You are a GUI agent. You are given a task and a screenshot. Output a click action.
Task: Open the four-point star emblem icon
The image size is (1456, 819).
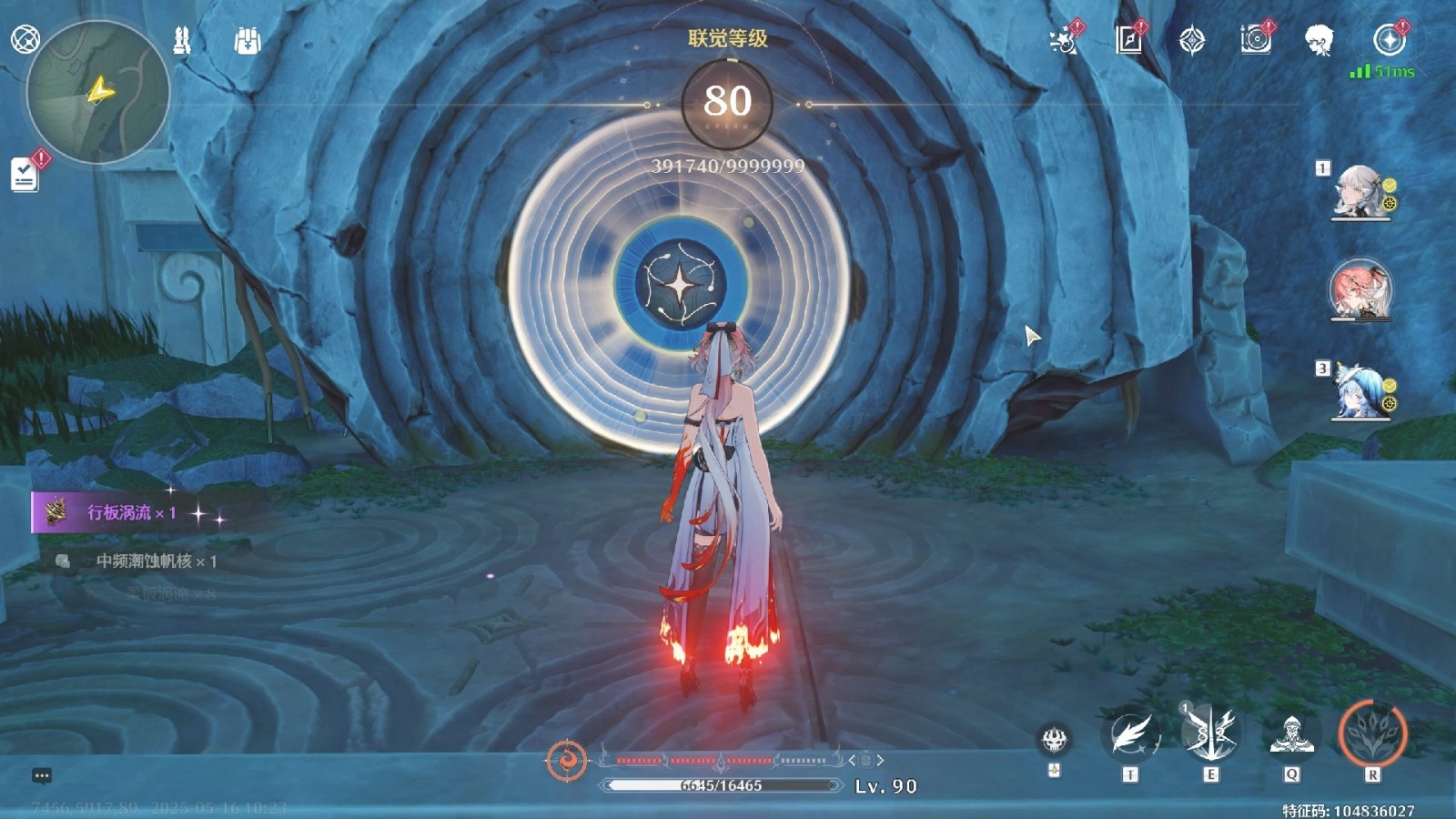(1191, 40)
